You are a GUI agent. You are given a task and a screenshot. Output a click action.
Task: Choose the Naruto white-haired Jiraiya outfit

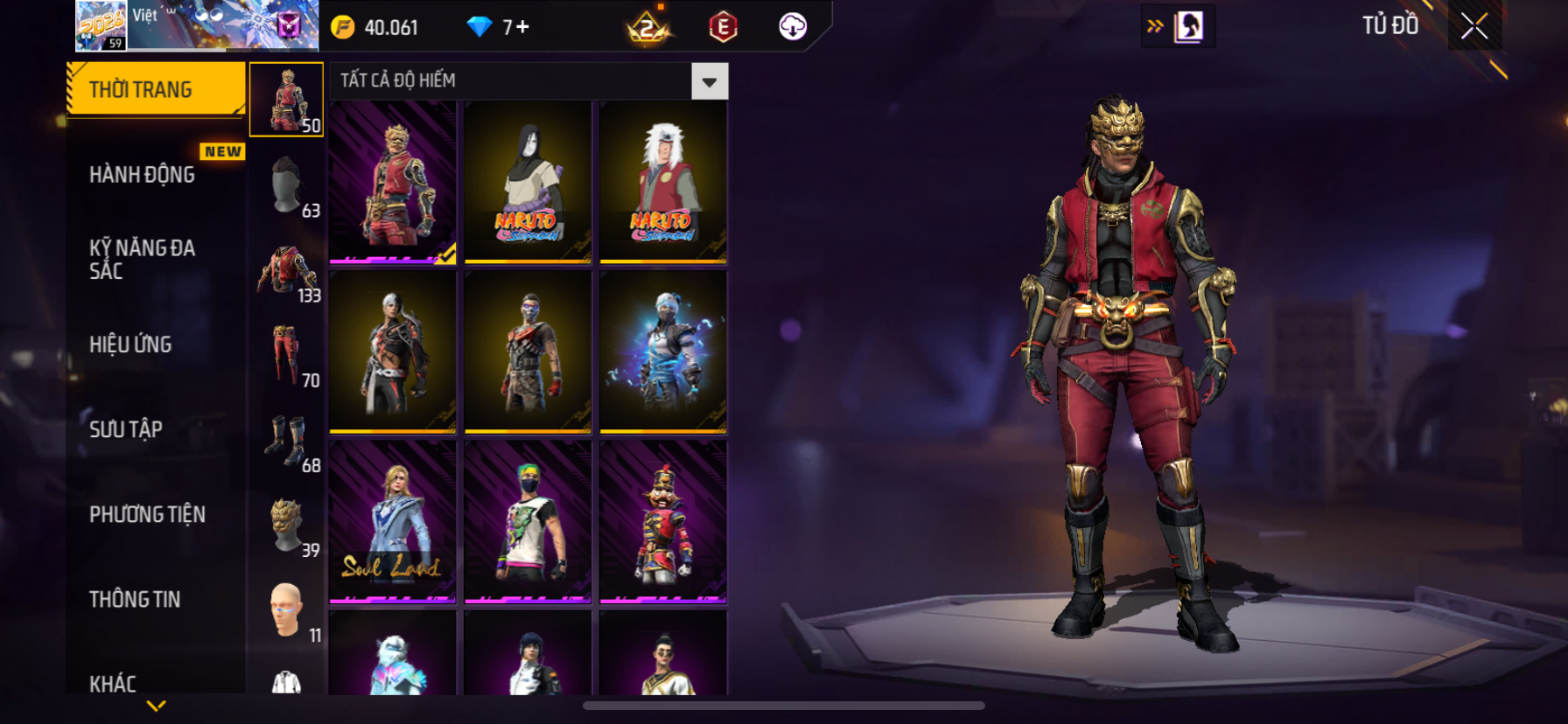(663, 182)
